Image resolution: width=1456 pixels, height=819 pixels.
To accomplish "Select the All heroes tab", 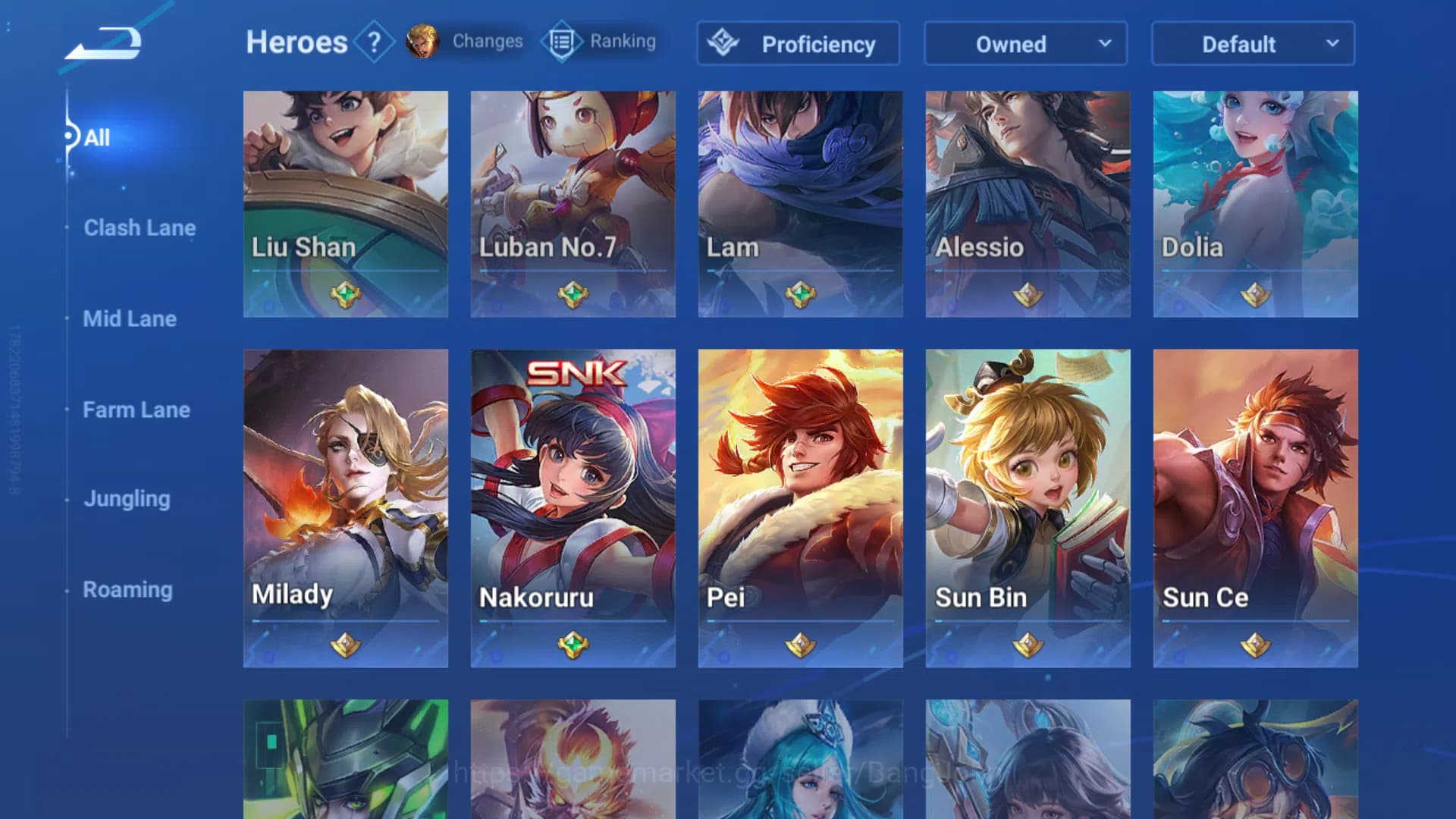I will 96,137.
